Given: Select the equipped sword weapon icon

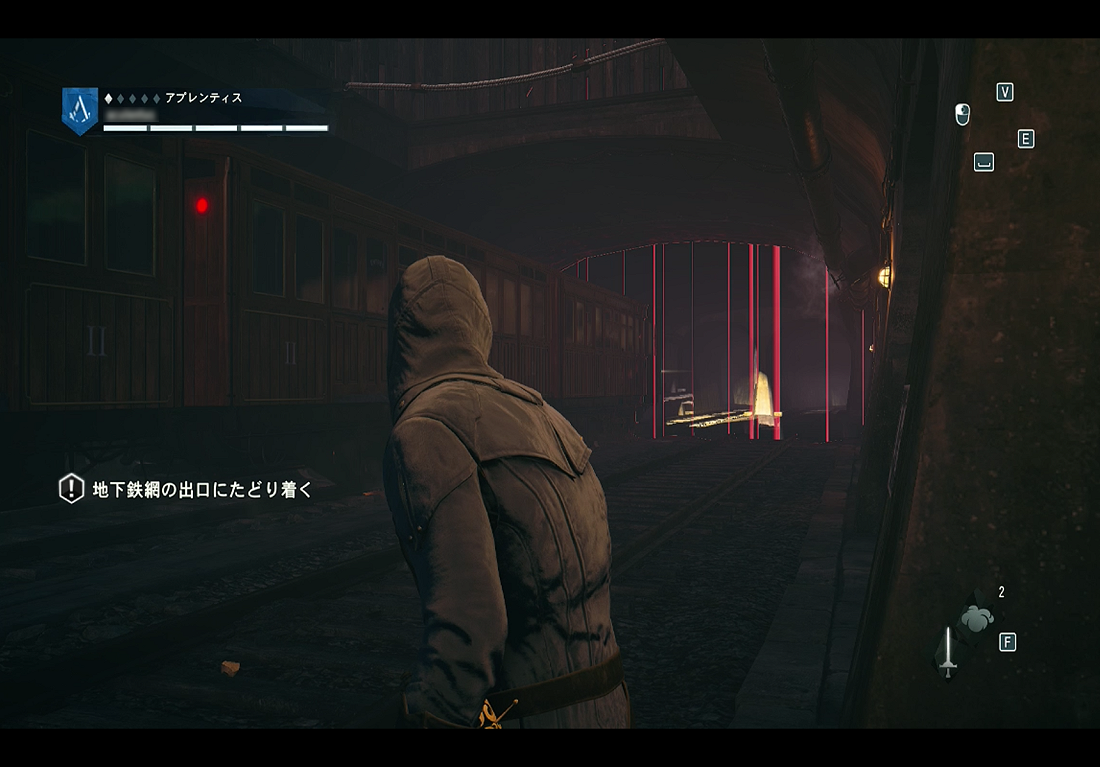Looking at the screenshot, I should coord(946,652).
